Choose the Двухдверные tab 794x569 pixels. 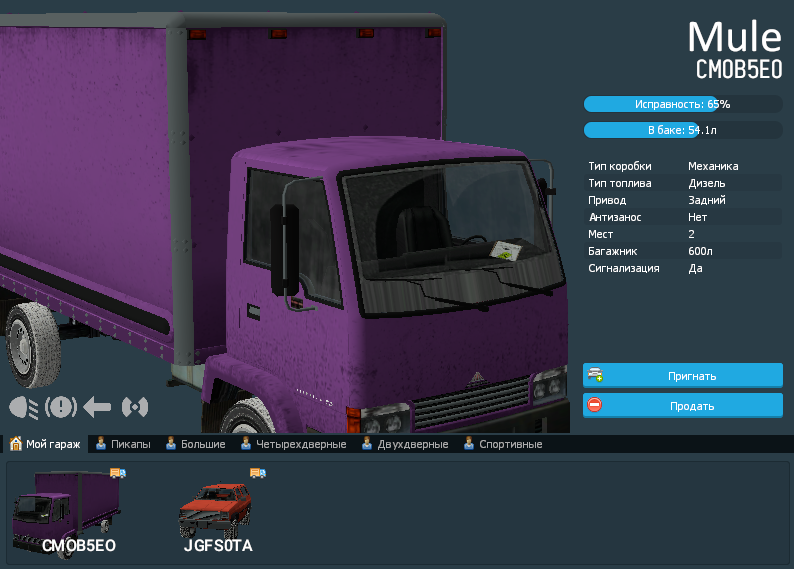coord(404,444)
